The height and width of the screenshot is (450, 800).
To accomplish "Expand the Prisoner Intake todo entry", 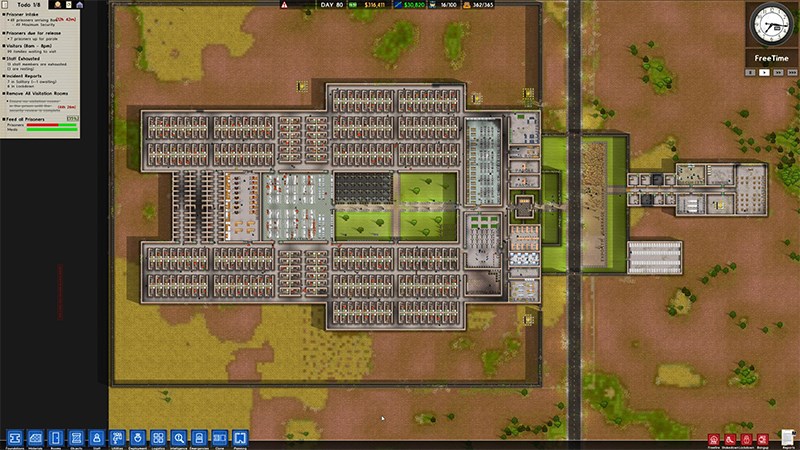I will [x=30, y=15].
